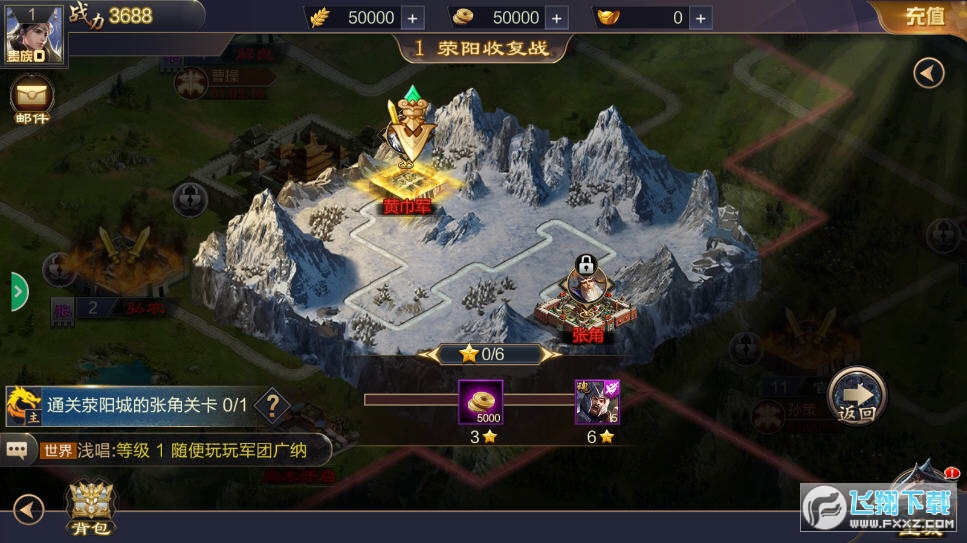Open the quest help question mark
Image resolution: width=967 pixels, height=543 pixels.
271,406
